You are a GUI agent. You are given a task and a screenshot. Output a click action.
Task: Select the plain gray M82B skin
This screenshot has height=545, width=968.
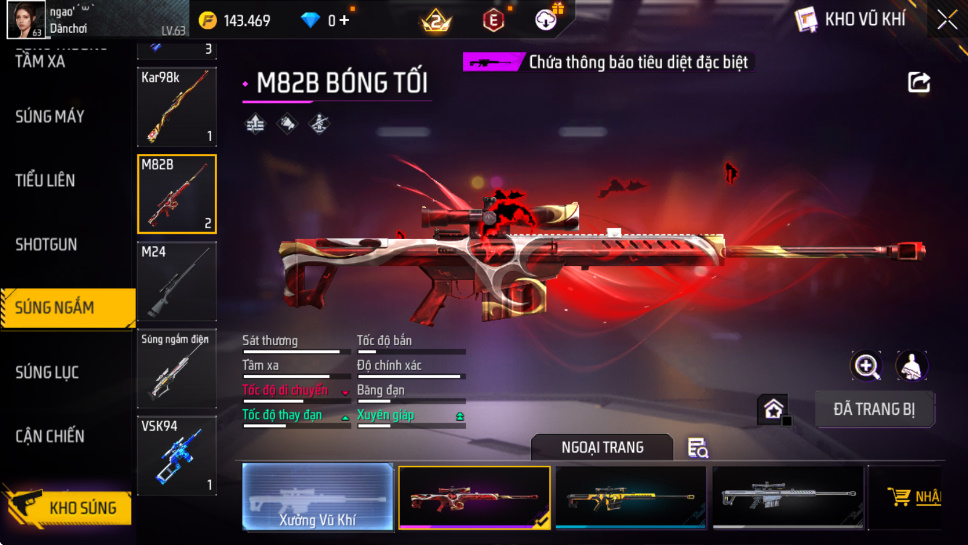(x=788, y=497)
